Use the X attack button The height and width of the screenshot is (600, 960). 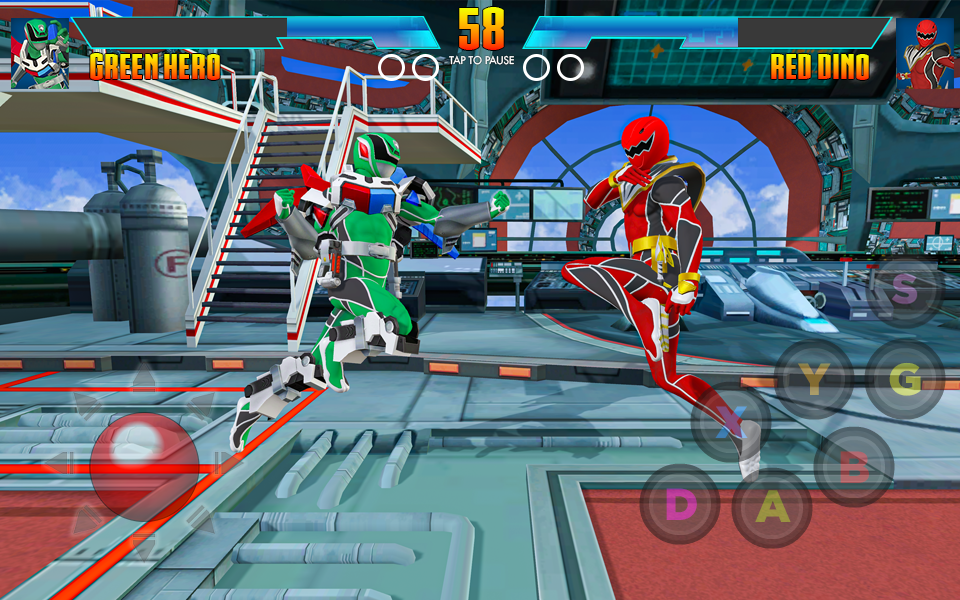pos(732,421)
